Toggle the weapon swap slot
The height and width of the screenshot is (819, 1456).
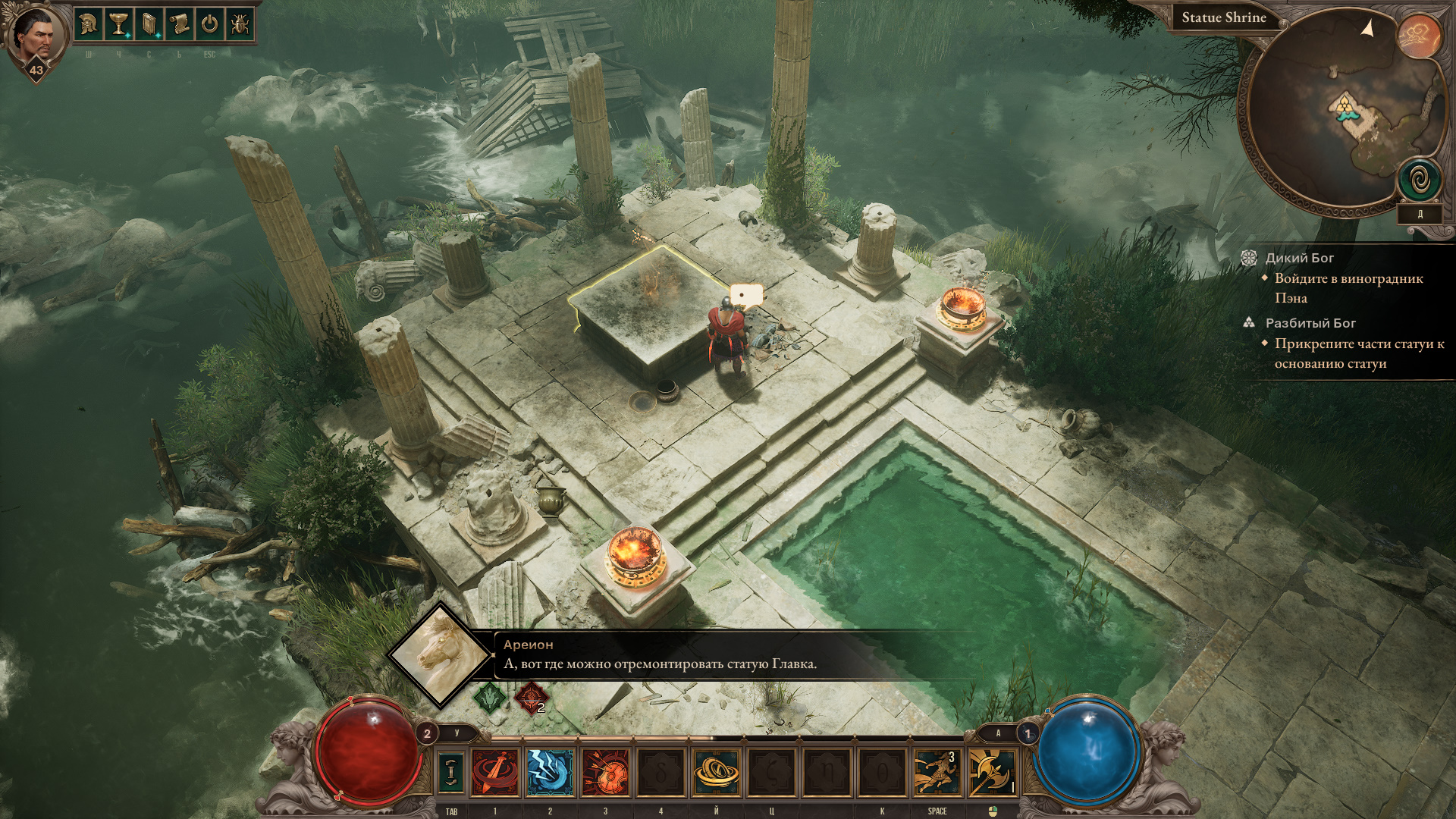tap(452, 772)
